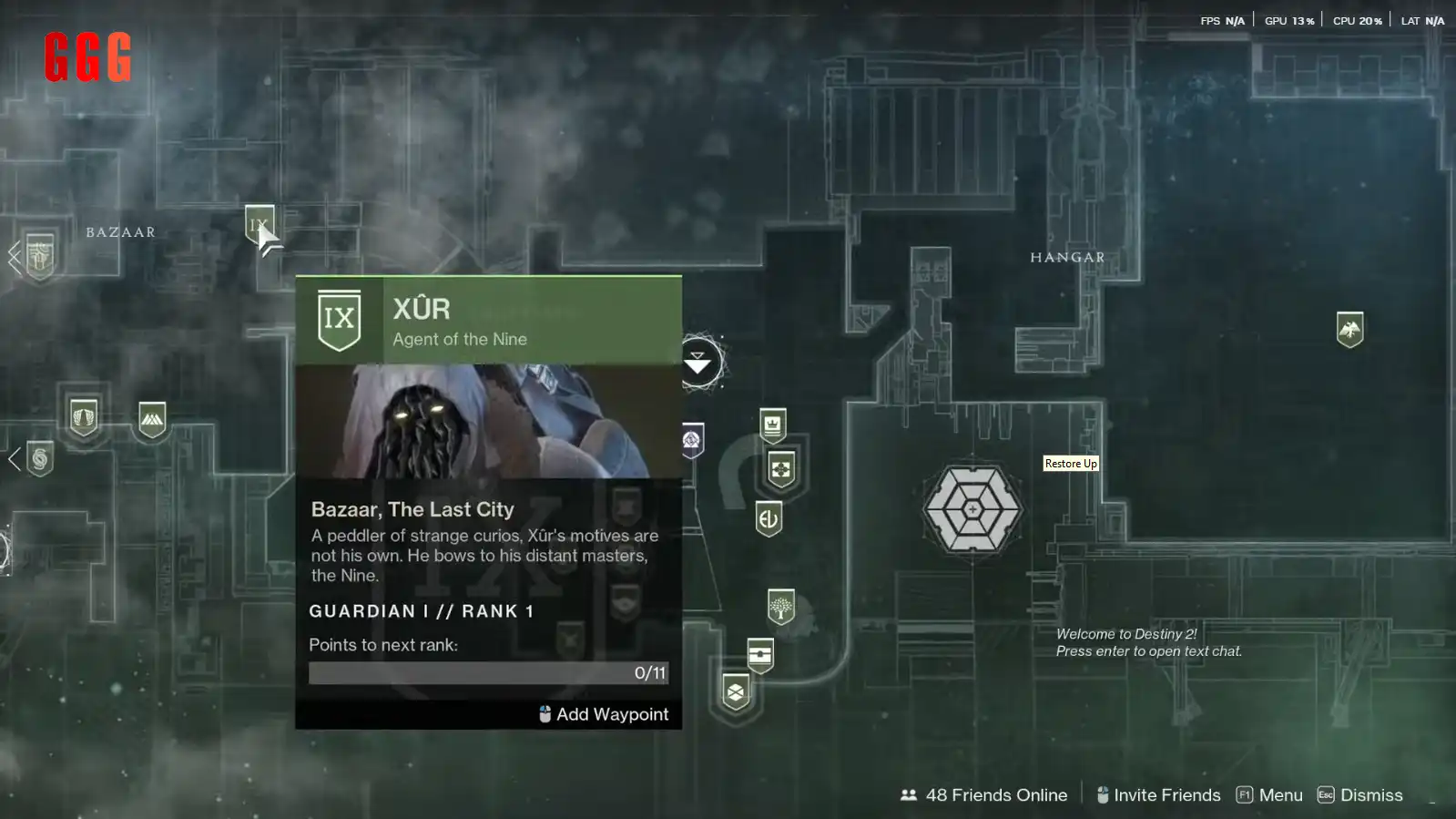Select the half-hidden purple marker beside Xûr's card
This screenshot has width=1456, height=819.
coord(692,441)
